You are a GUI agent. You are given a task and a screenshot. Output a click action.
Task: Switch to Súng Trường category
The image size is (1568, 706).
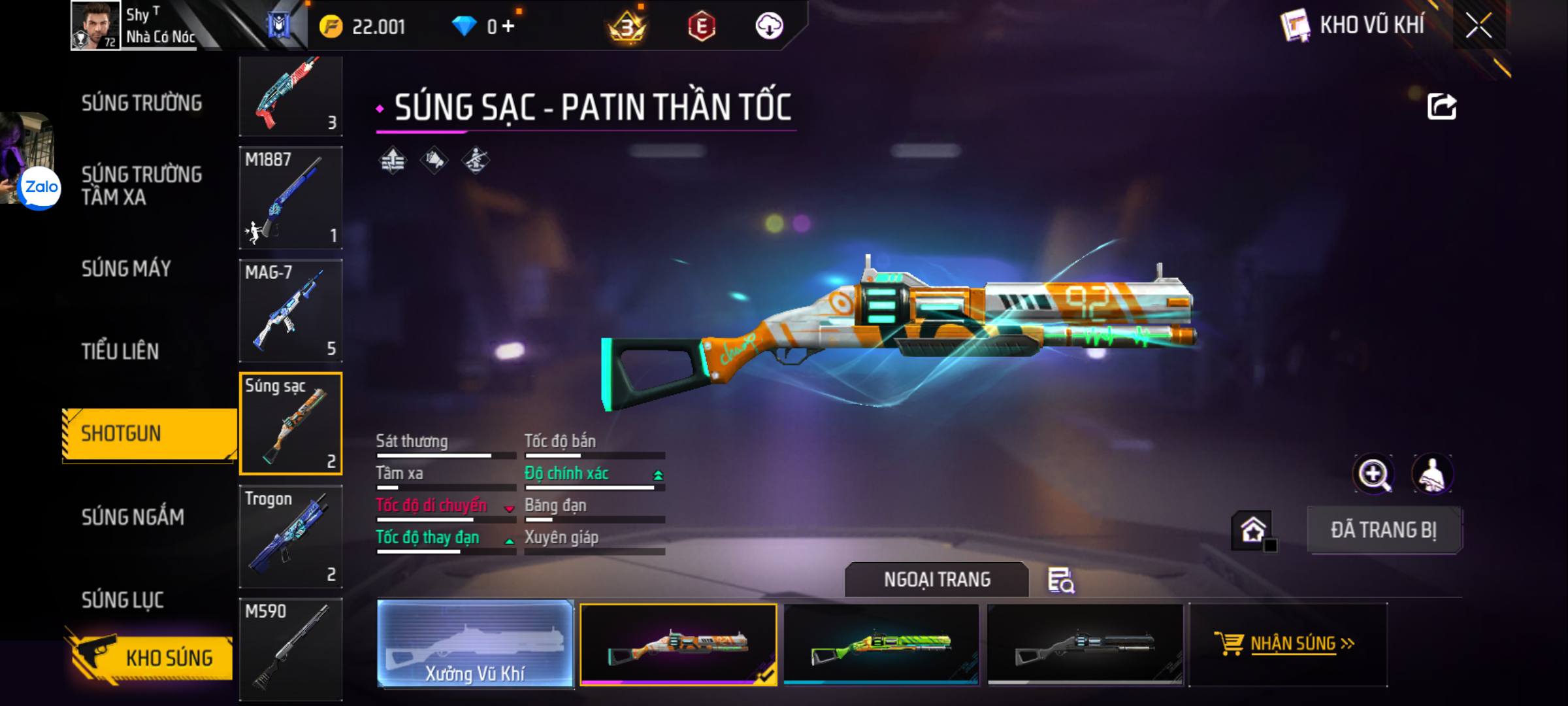(142, 103)
